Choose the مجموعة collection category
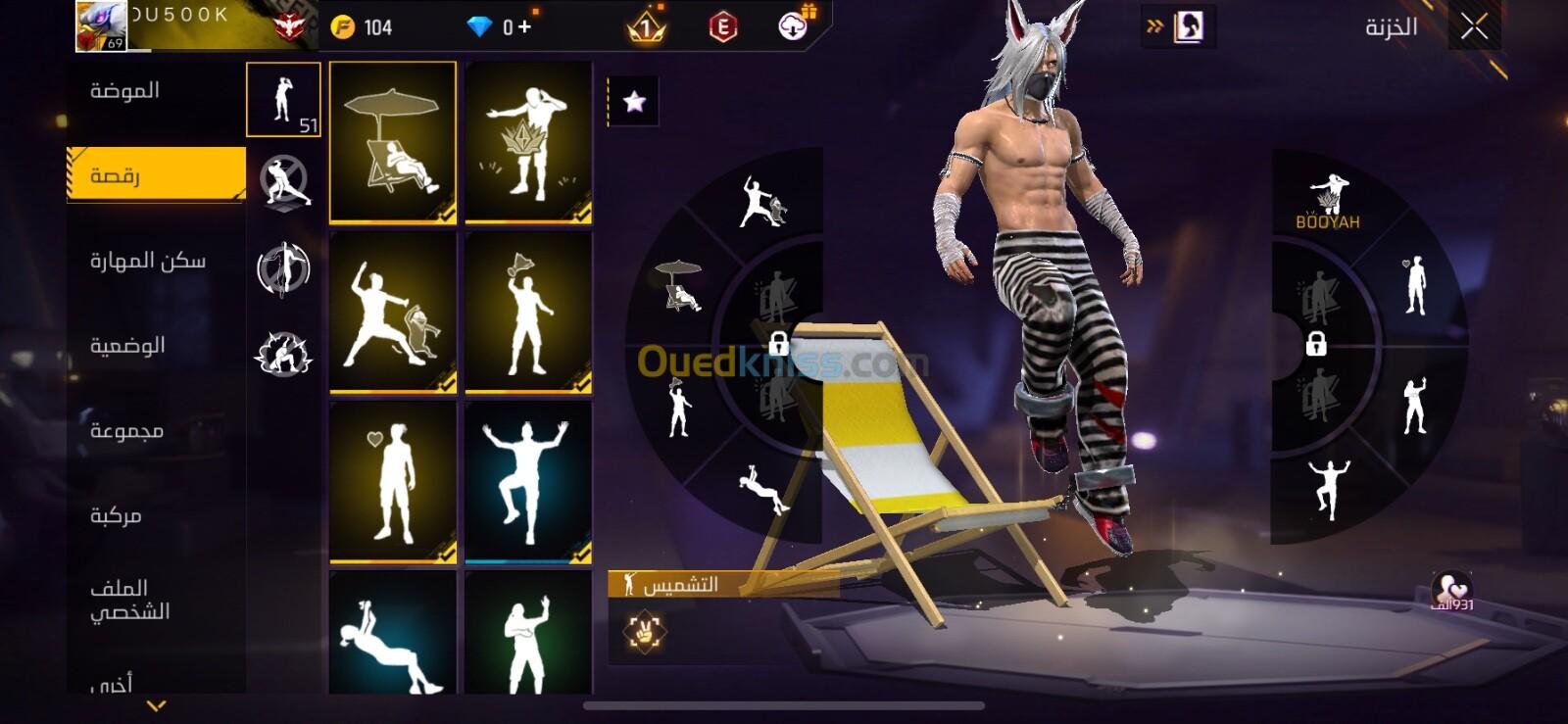The width and height of the screenshot is (1568, 724). coord(126,431)
